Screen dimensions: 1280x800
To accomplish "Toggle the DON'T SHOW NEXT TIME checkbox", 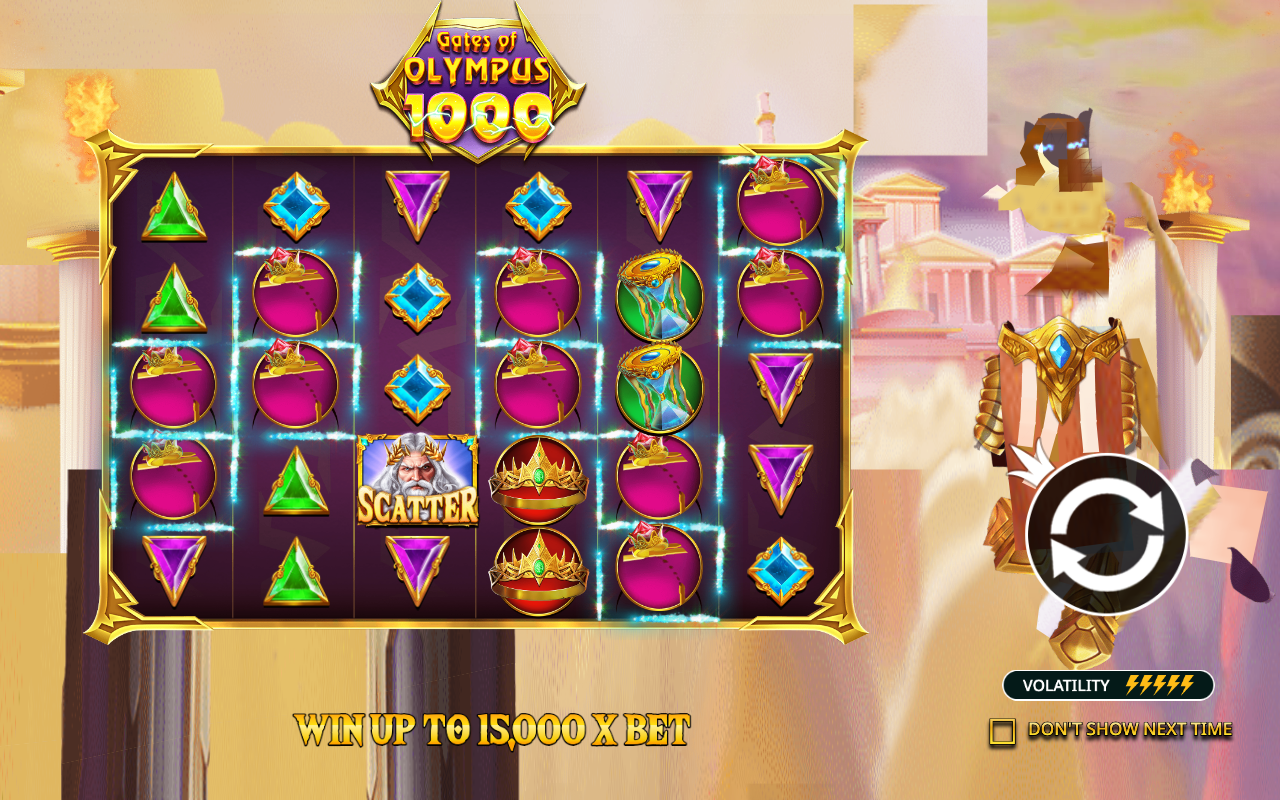I will coord(1001,731).
